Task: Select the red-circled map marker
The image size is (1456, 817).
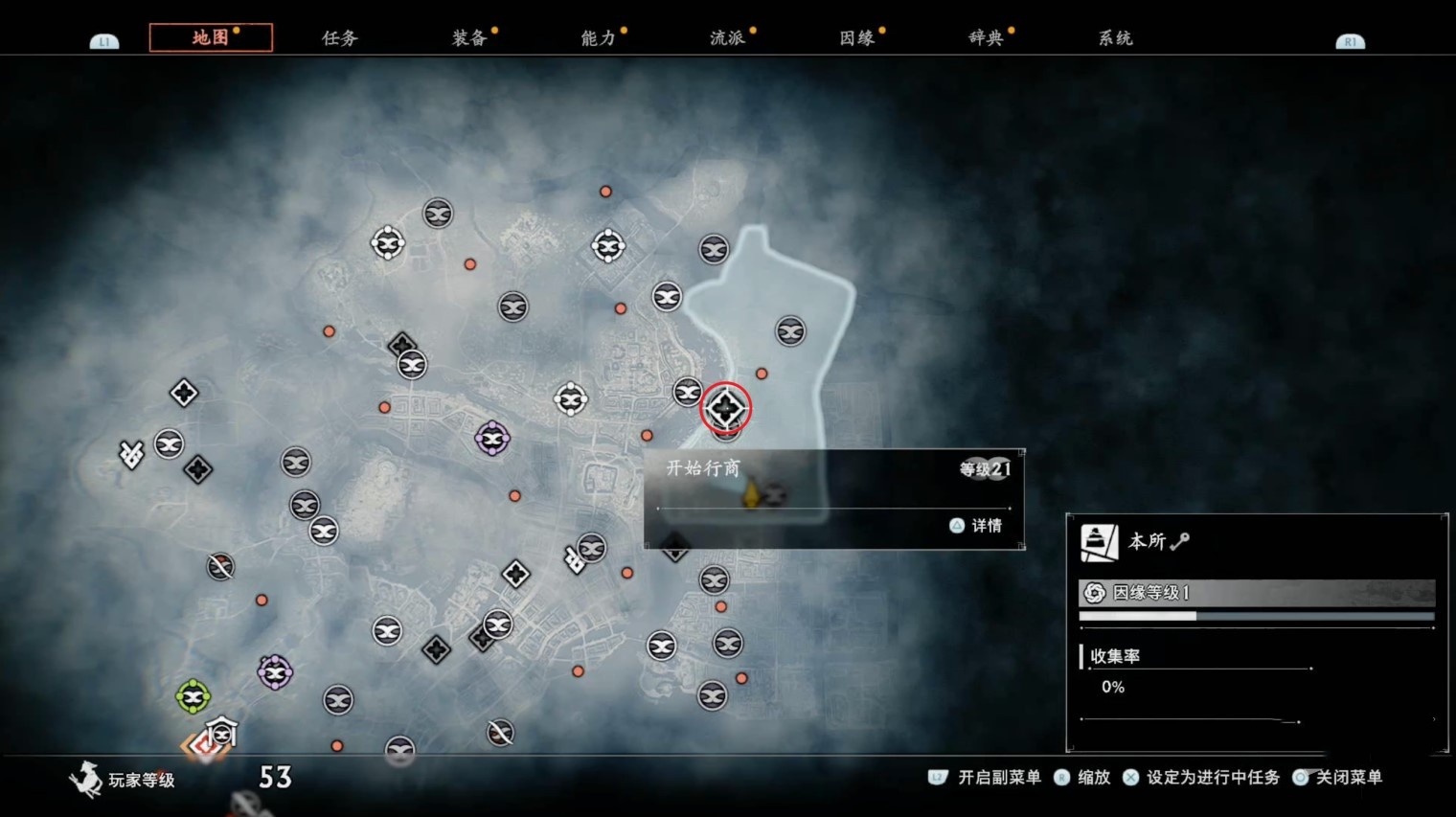Action: [725, 409]
